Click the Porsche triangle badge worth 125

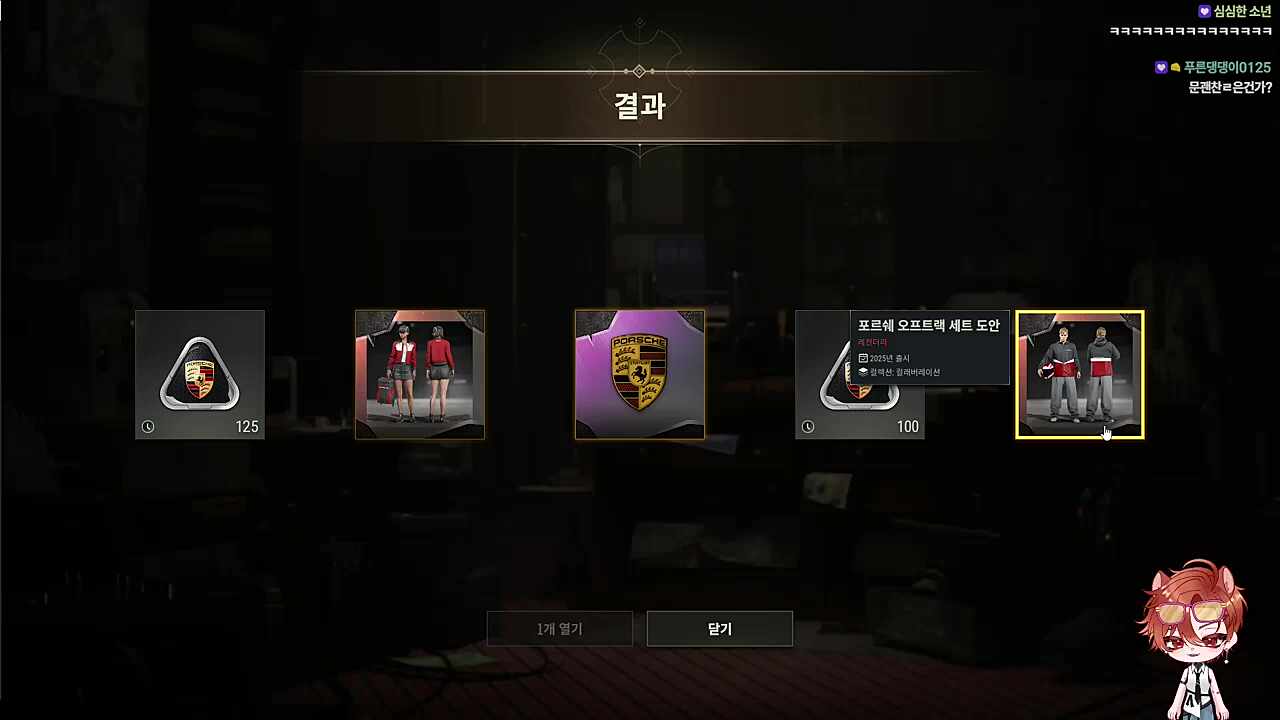point(199,375)
